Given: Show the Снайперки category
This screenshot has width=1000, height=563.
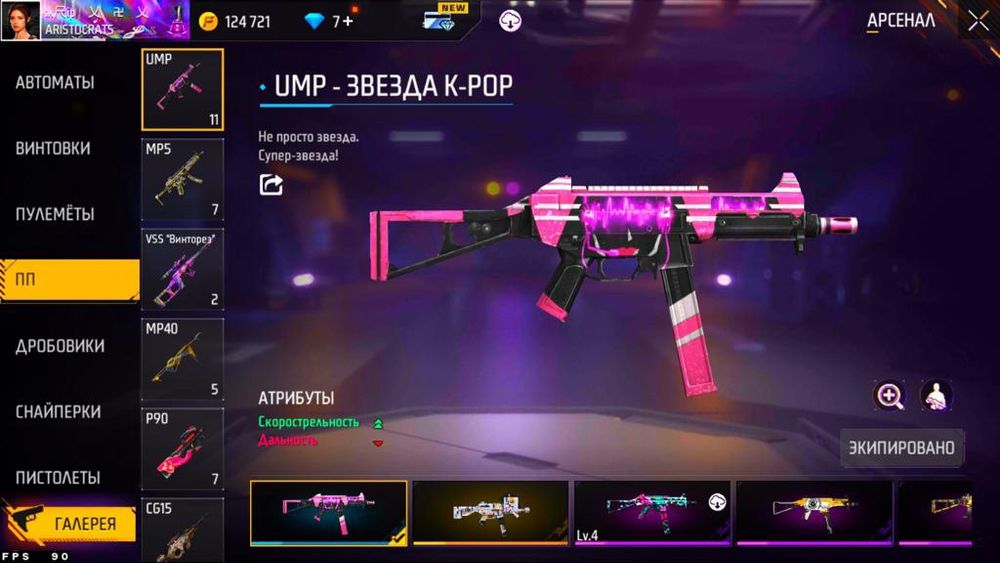Looking at the screenshot, I should pos(58,412).
